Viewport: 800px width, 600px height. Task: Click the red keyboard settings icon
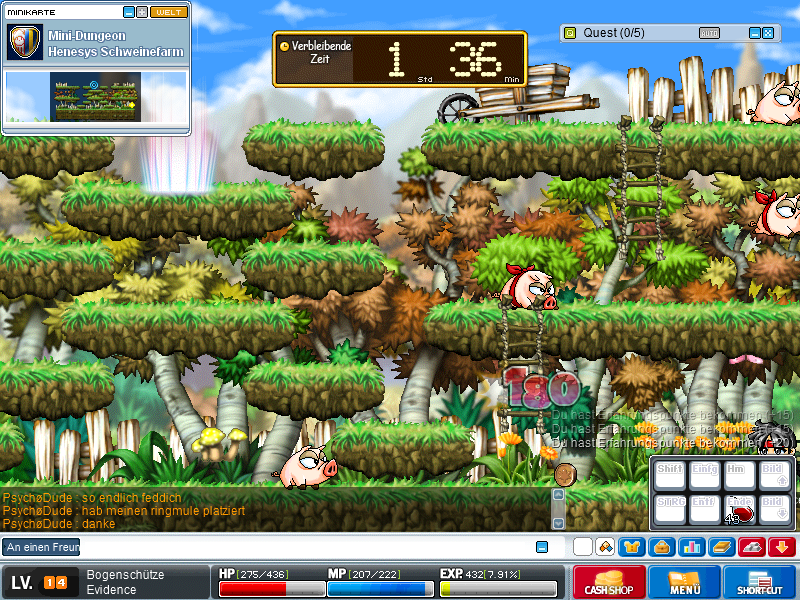point(751,547)
